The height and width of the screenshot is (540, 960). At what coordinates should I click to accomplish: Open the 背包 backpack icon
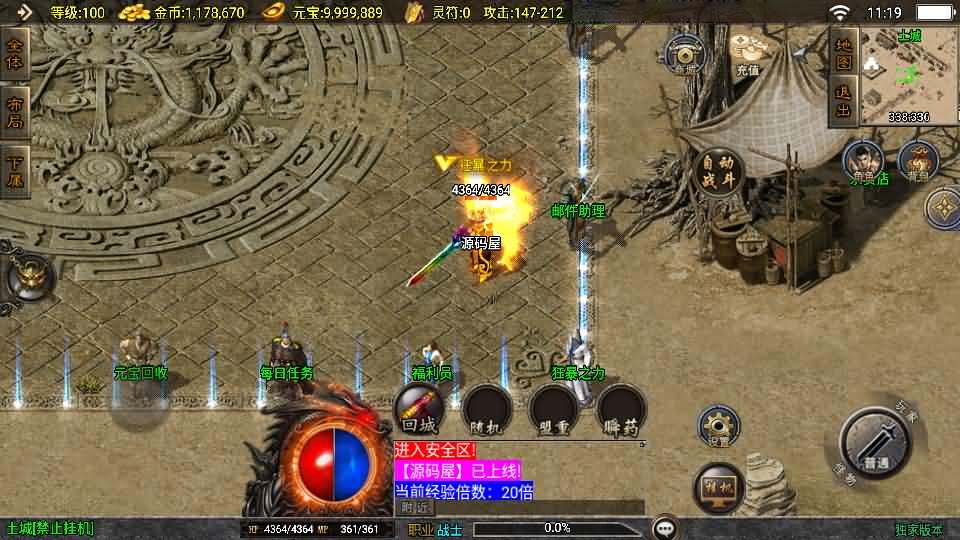tap(917, 162)
